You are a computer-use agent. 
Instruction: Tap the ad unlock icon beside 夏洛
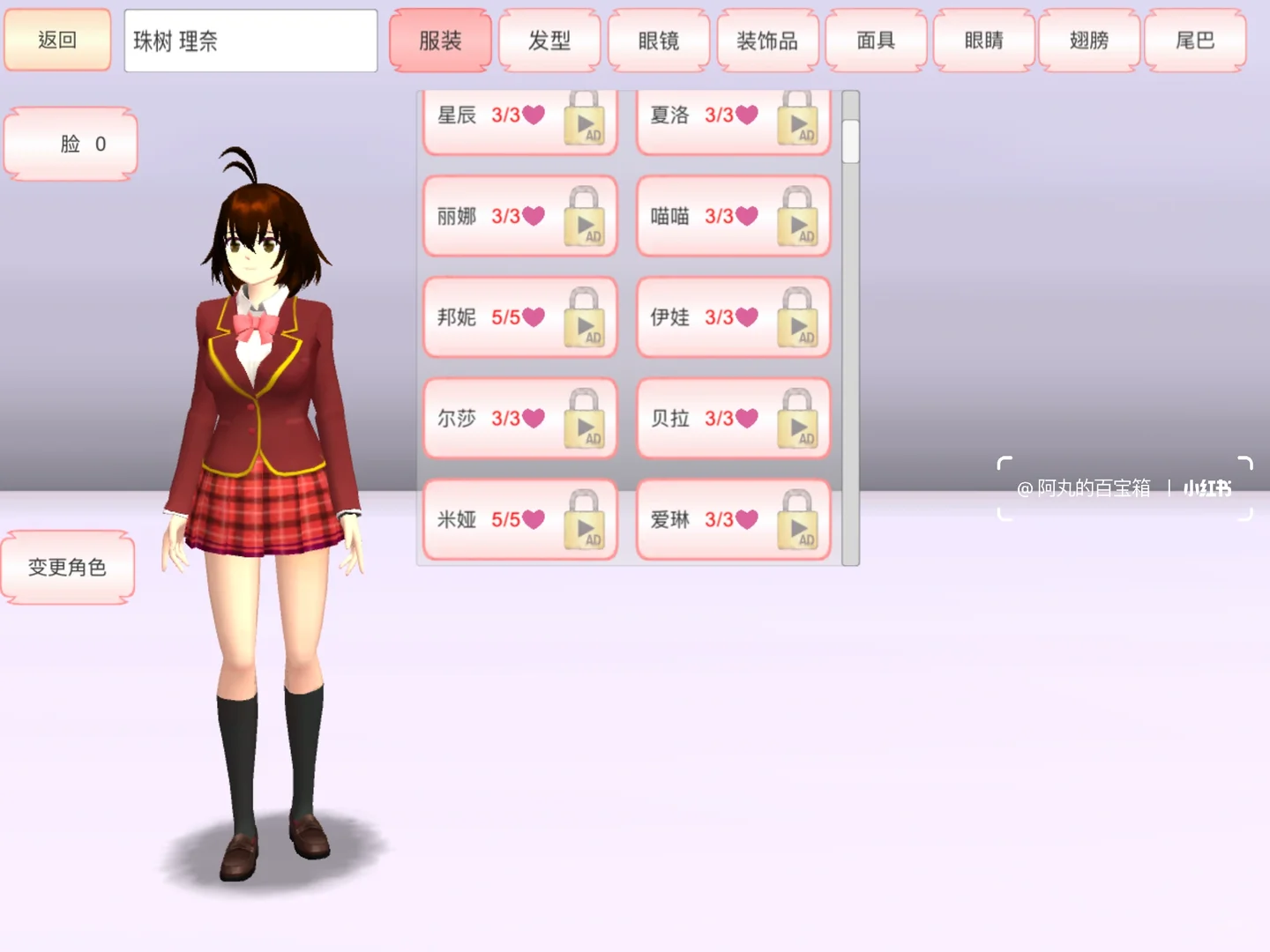point(799,123)
